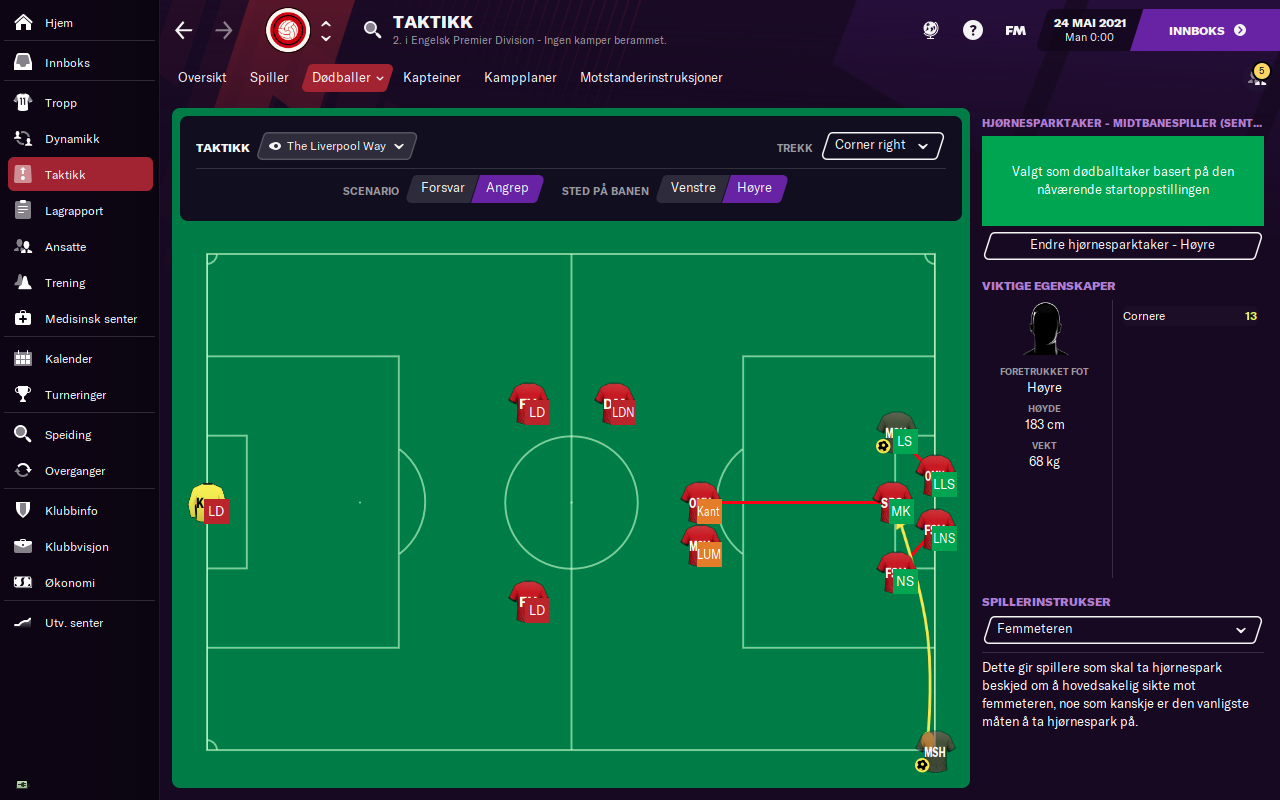Go to Innboks in the sidebar

(x=66, y=63)
